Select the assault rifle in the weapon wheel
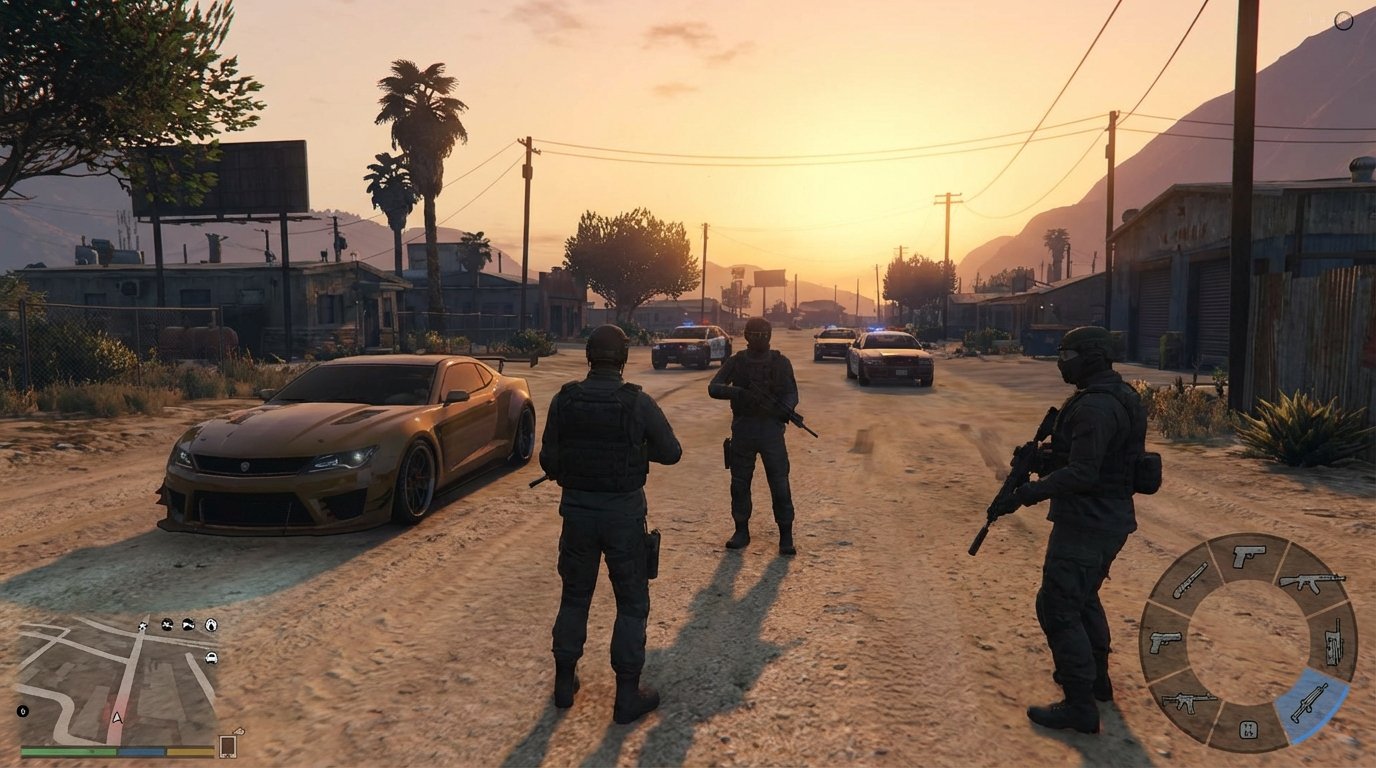Image resolution: width=1376 pixels, height=768 pixels. coord(1313,582)
